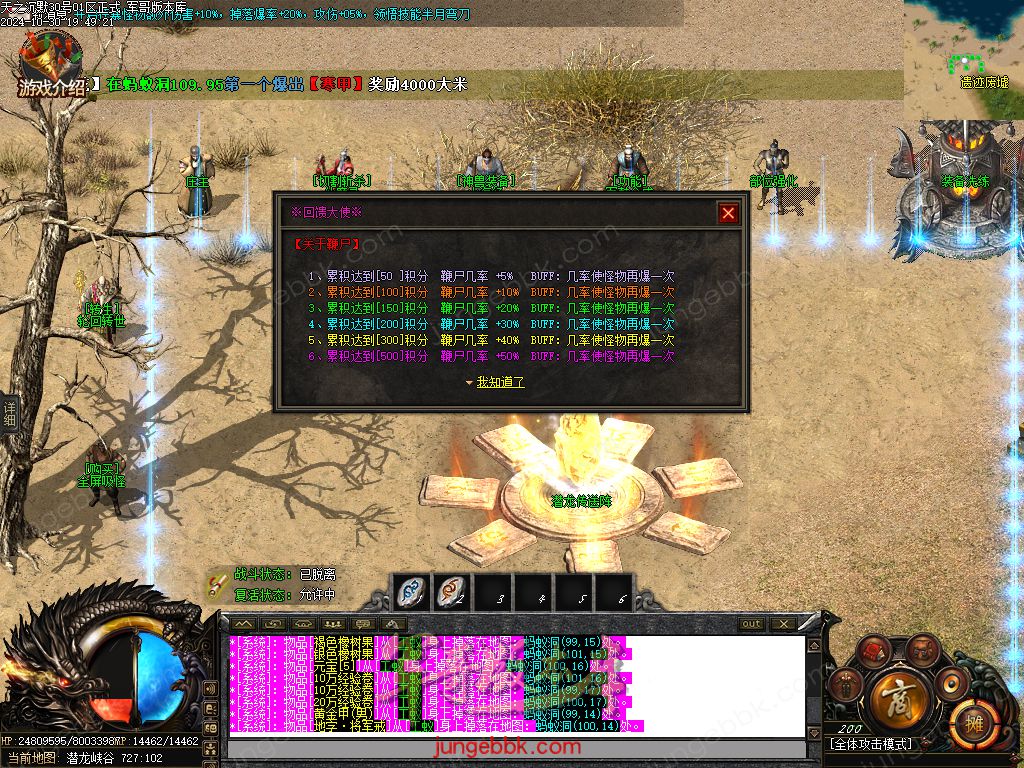Select the blue rune stone in hotbar slot one
Image resolution: width=1024 pixels, height=768 pixels.
pyautogui.click(x=411, y=592)
